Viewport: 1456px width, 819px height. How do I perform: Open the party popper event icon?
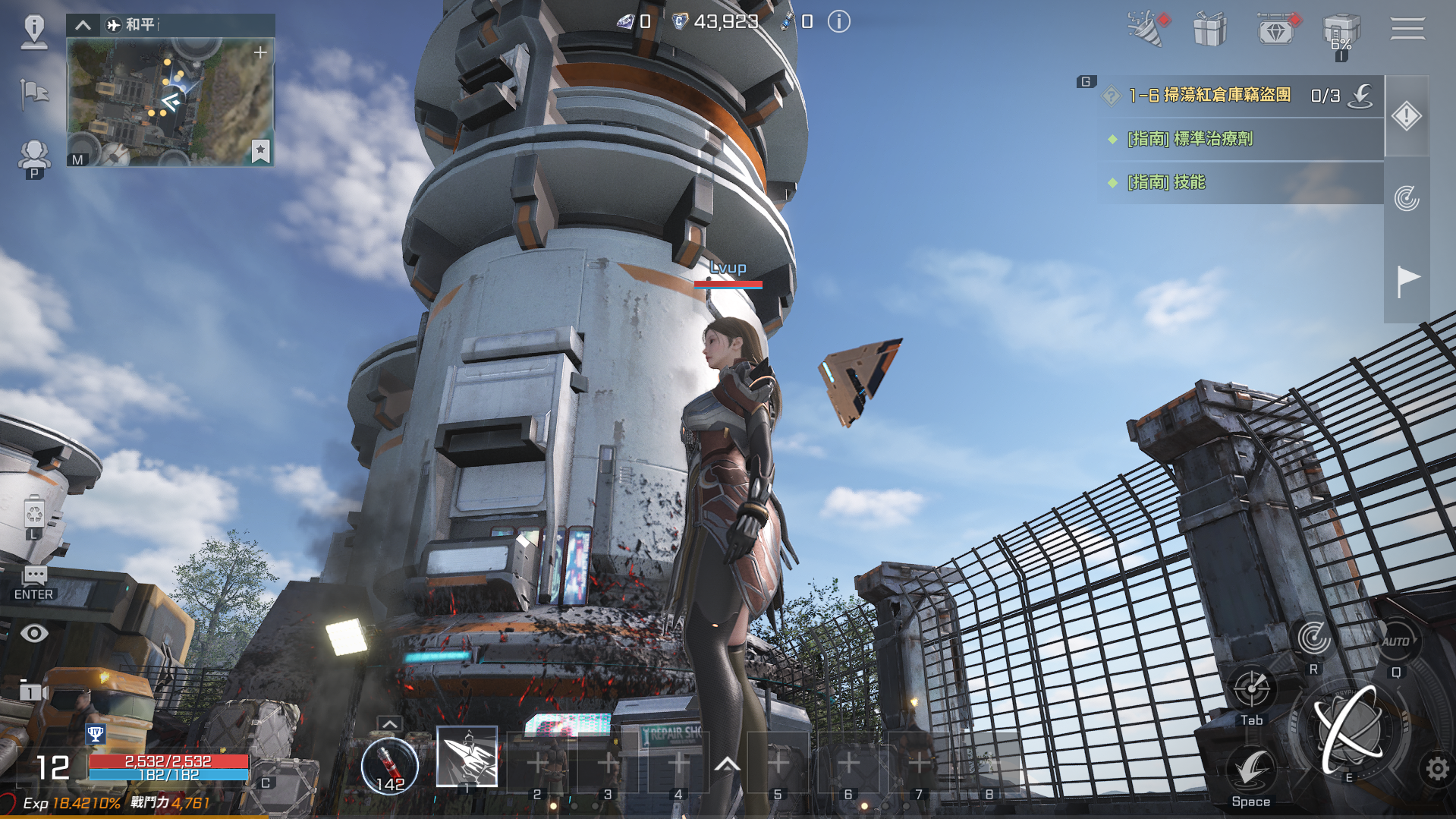click(1146, 30)
